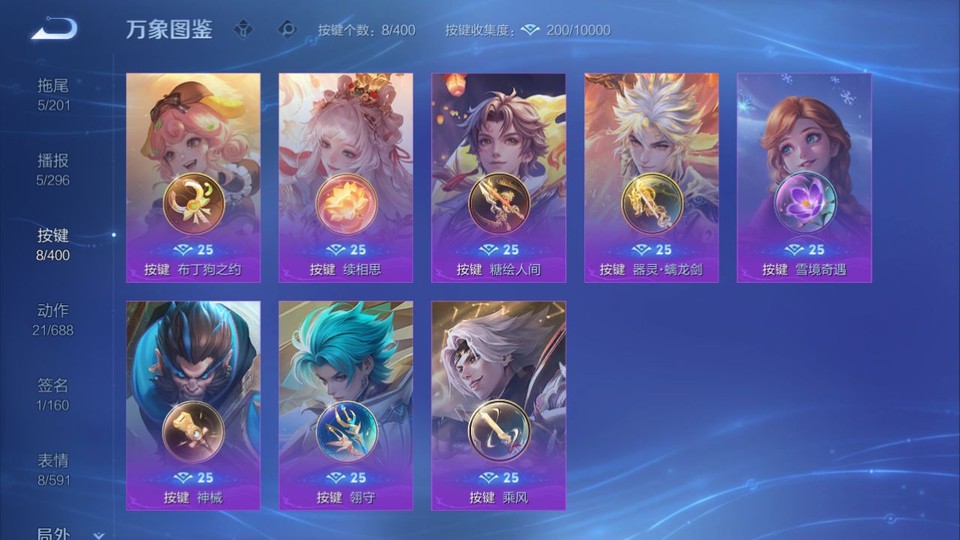Go back using the return arrow
960x540 pixels.
tap(53, 28)
